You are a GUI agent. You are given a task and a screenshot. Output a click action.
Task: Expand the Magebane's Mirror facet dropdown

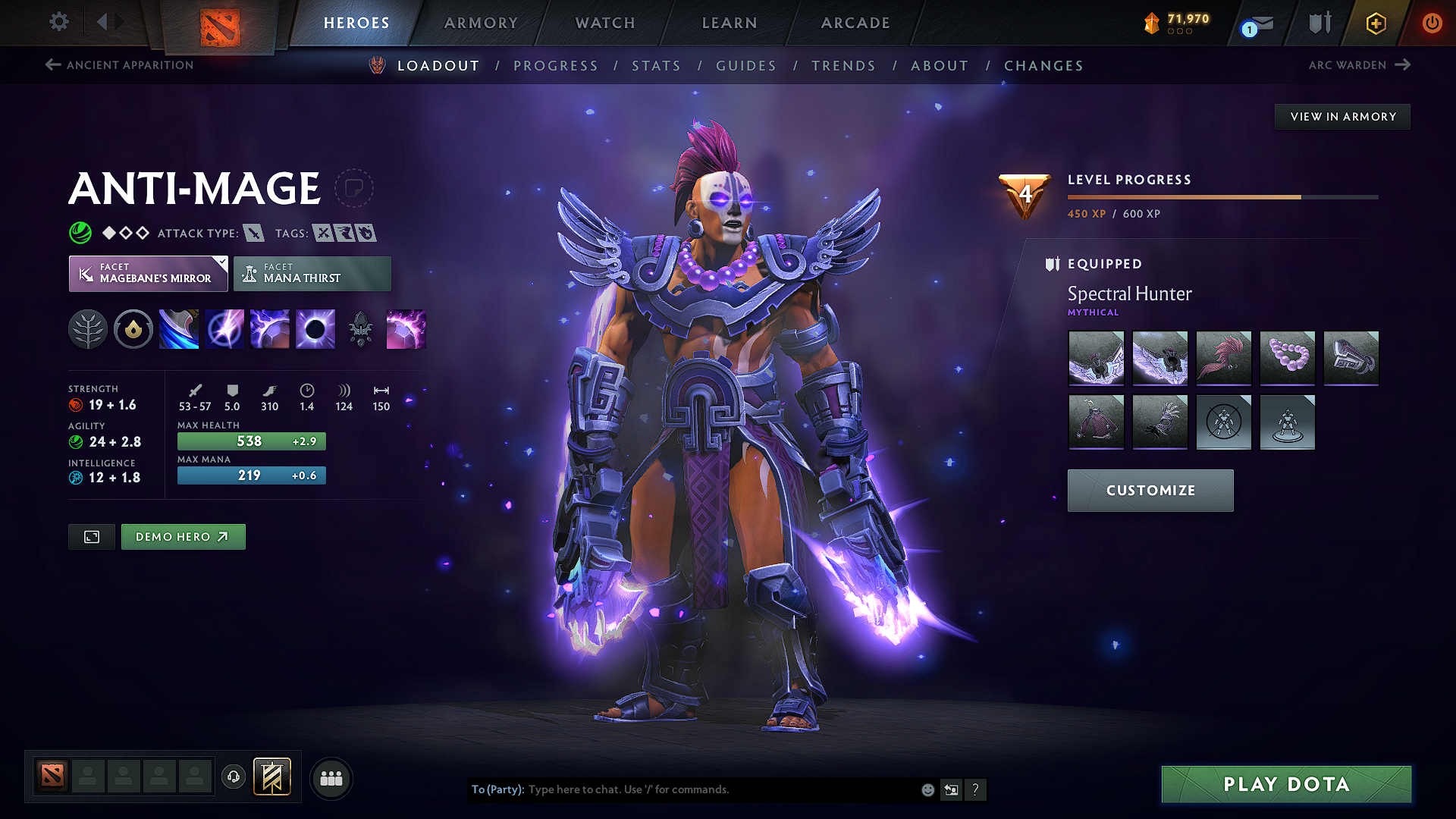221,263
